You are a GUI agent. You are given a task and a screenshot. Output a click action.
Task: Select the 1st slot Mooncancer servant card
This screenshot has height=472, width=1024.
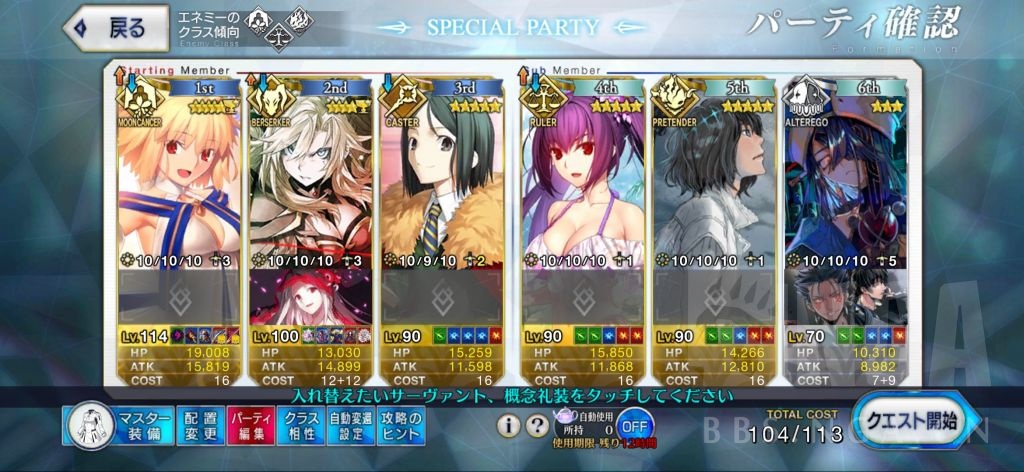pos(178,190)
